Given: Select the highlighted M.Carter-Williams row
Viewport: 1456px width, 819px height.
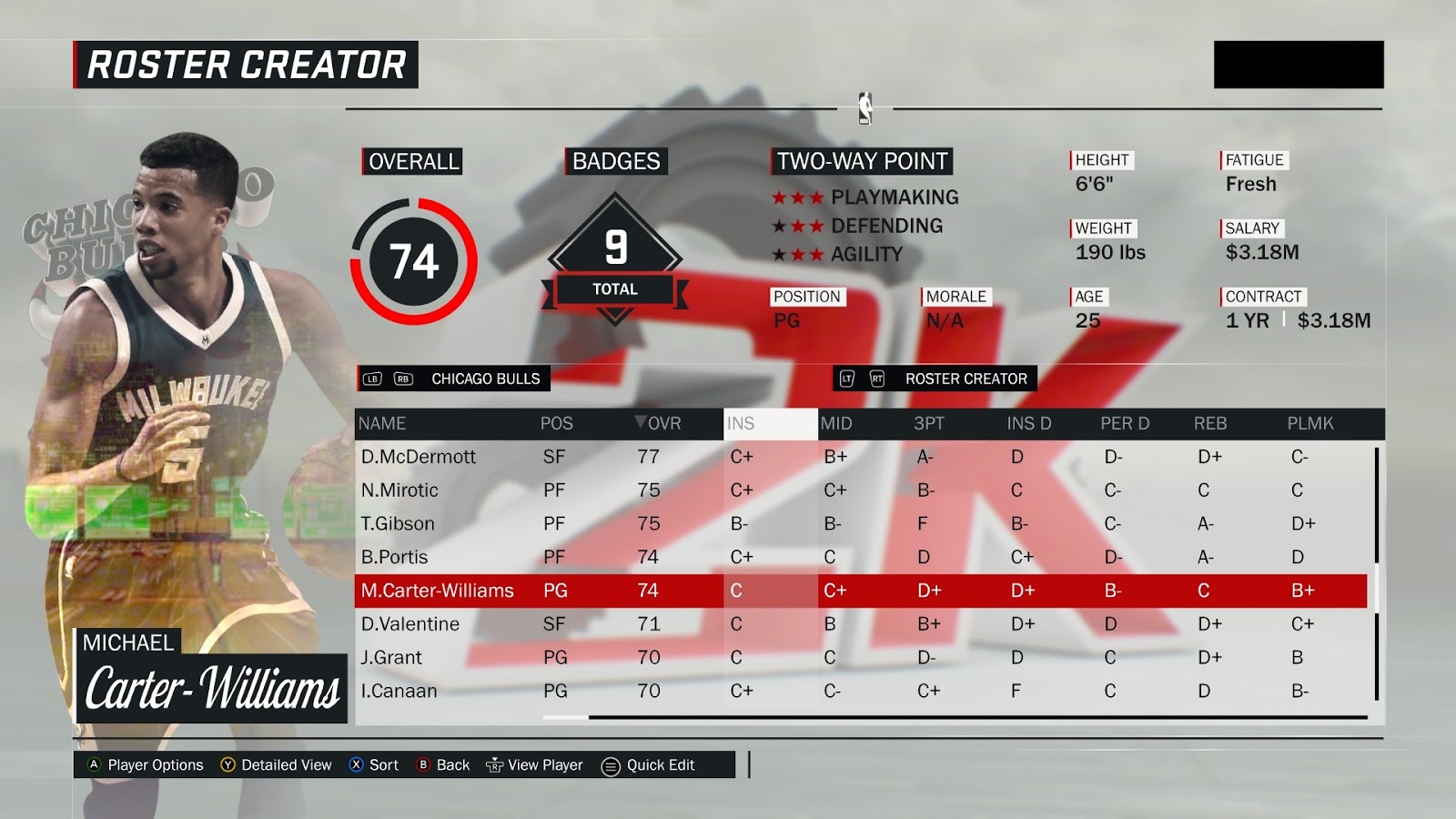Looking at the screenshot, I should (438, 591).
